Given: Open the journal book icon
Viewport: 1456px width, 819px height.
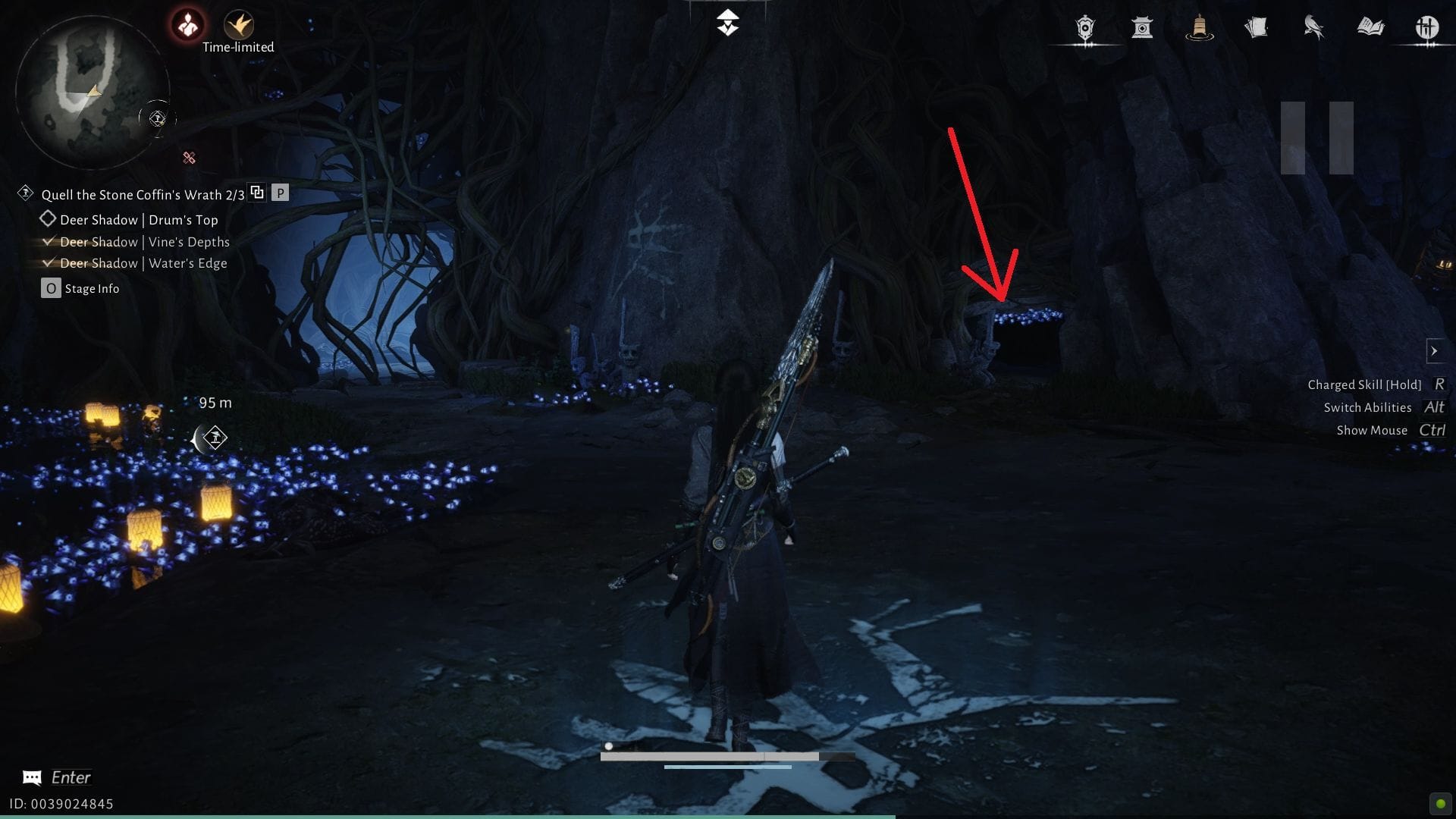Looking at the screenshot, I should pos(1371,26).
